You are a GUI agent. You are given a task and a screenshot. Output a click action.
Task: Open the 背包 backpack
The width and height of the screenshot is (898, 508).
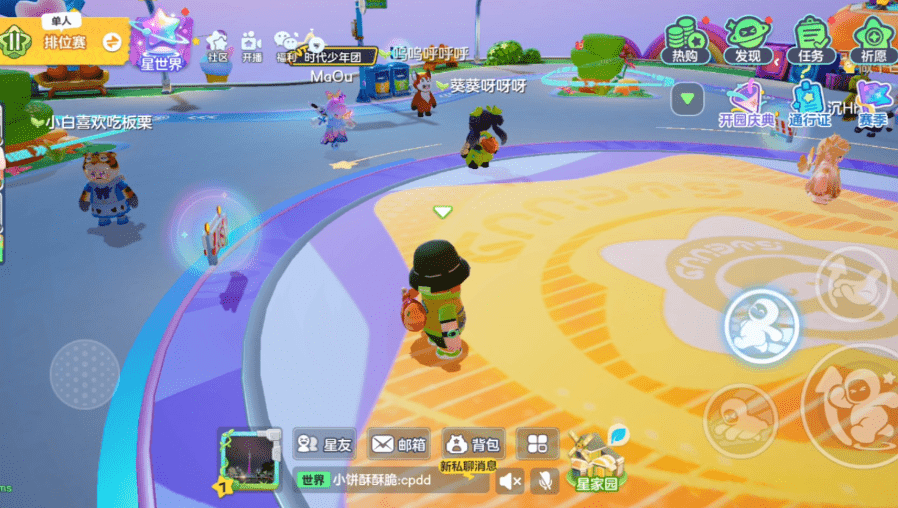pyautogui.click(x=472, y=444)
